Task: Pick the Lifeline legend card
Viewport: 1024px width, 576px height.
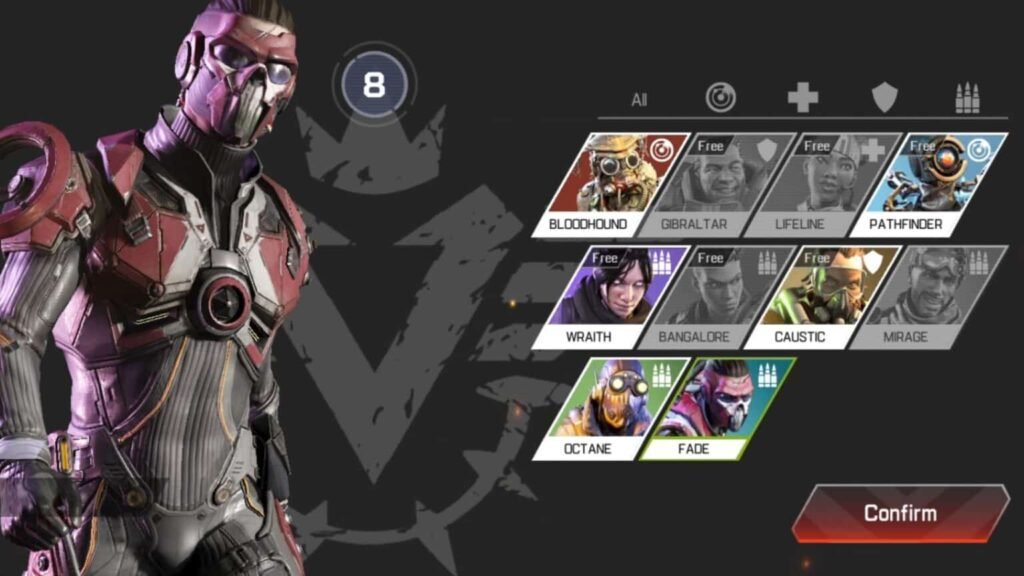Action: pos(822,185)
